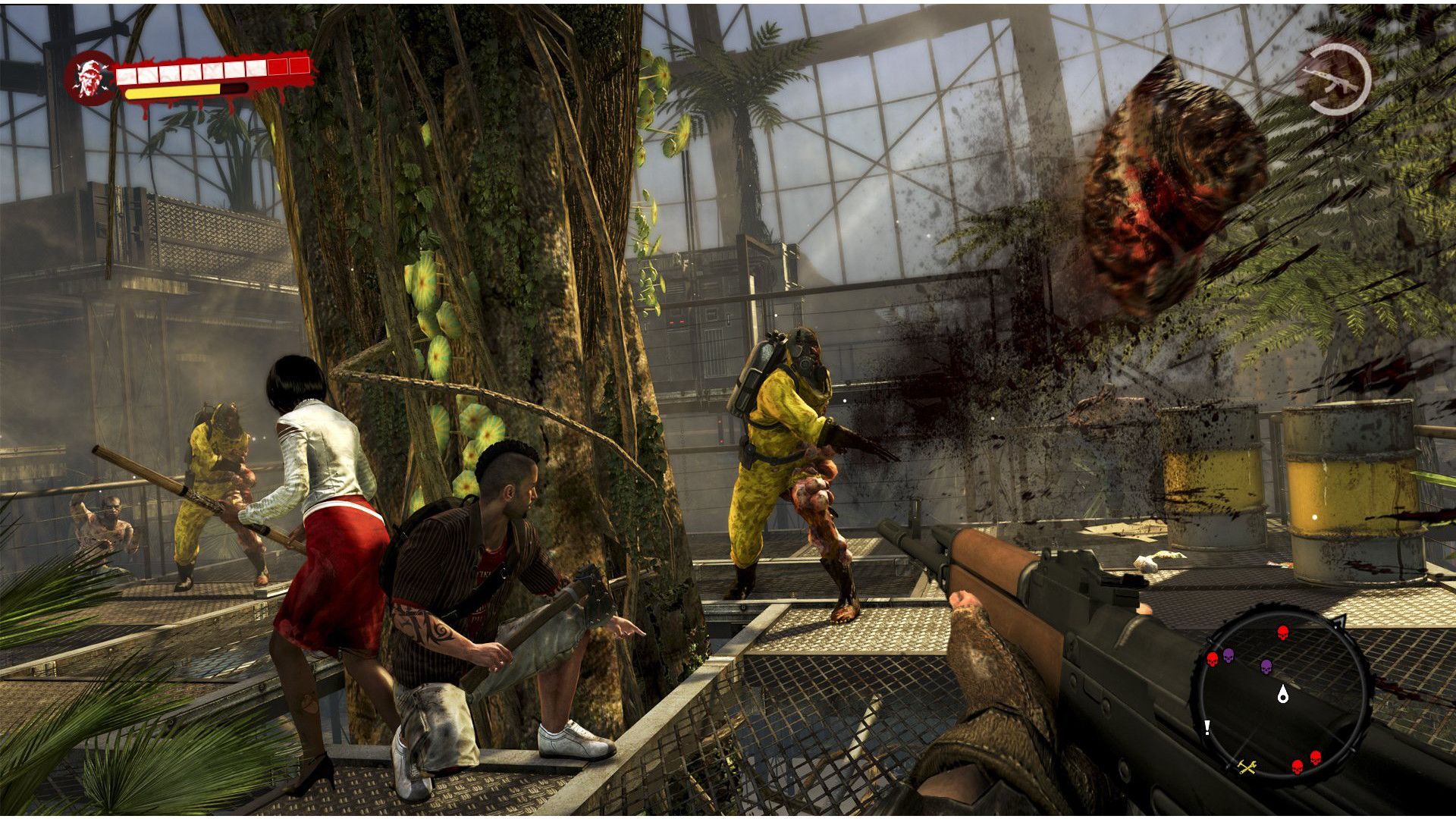
Task: Click the bloody skull character portrait
Action: pyautogui.click(x=90, y=78)
